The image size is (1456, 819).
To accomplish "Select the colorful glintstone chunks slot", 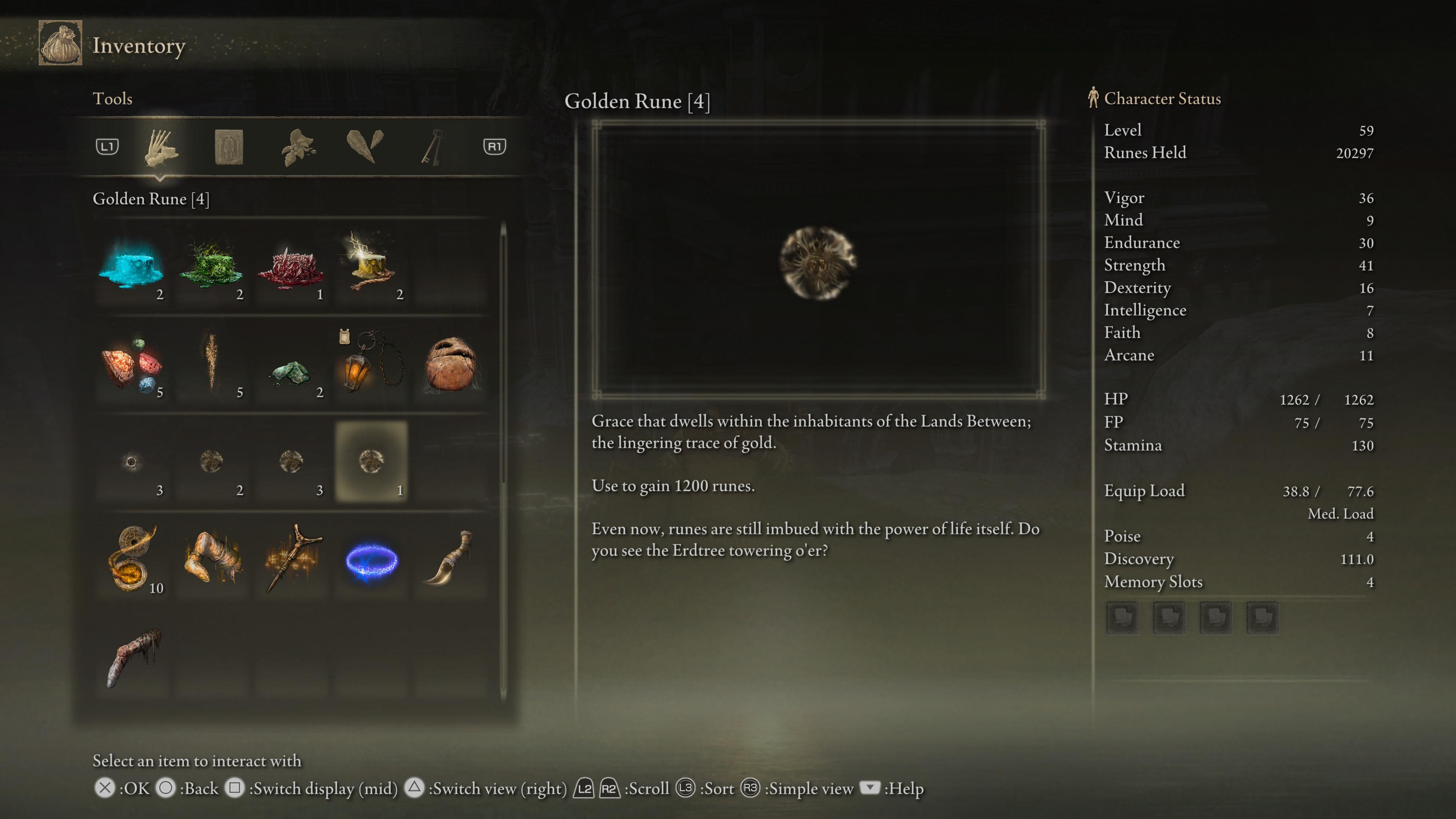I will 132,364.
